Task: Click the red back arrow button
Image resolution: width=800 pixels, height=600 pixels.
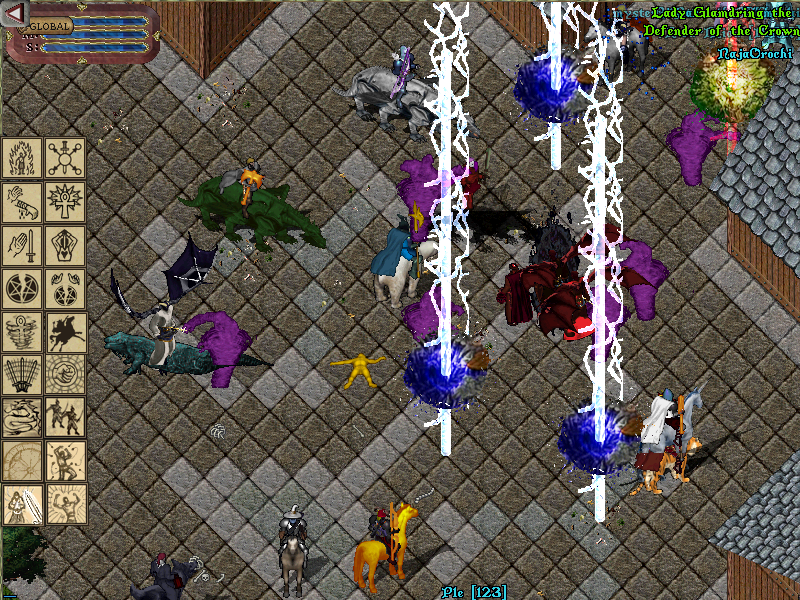Action: pyautogui.click(x=14, y=12)
